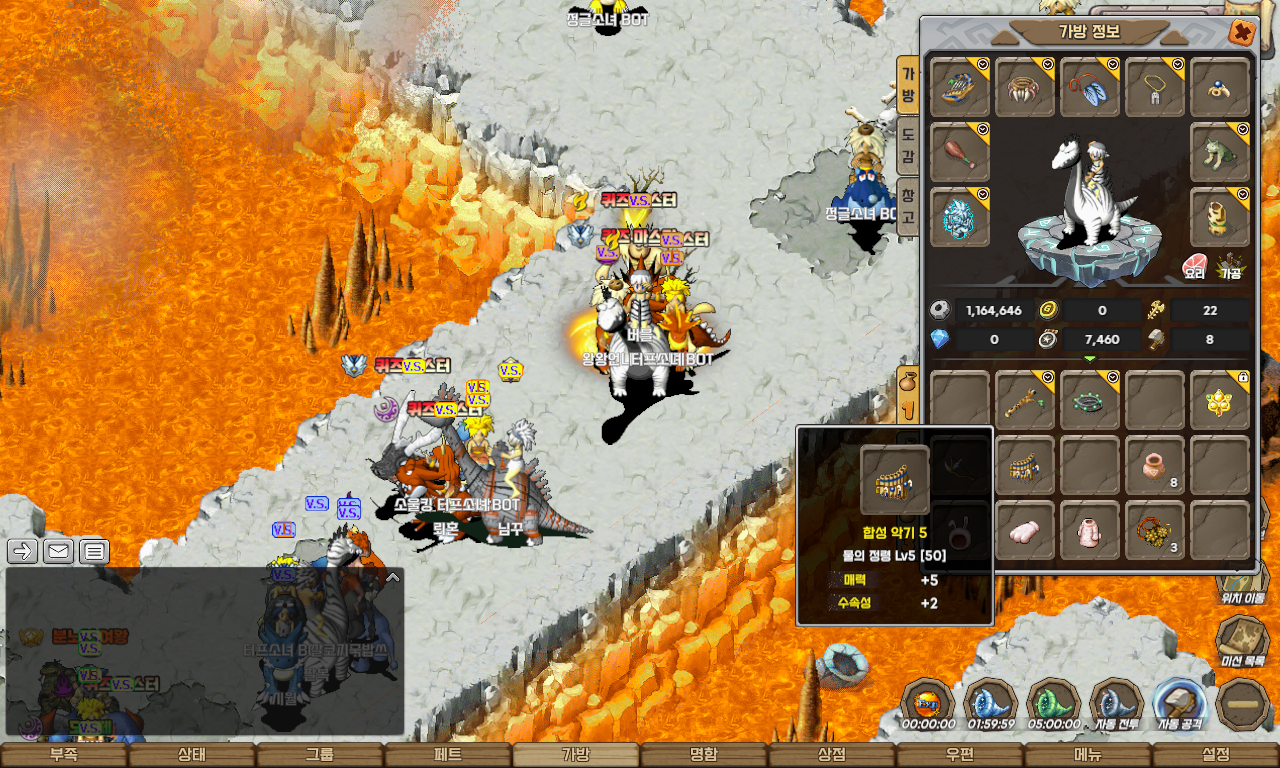Select the pink shirt inventory item
Screen dimensions: 1280x768
pyautogui.click(x=1090, y=530)
